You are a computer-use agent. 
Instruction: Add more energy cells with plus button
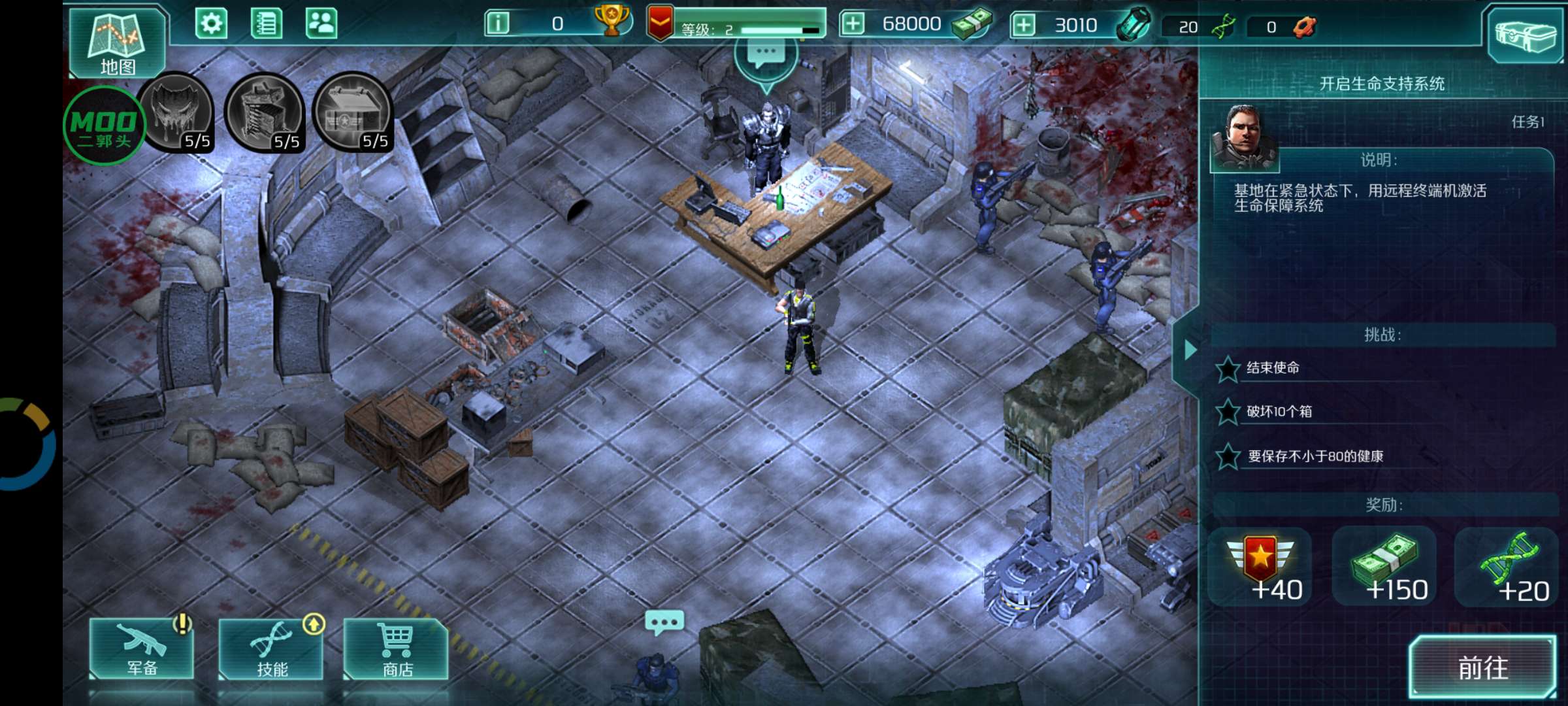(x=1024, y=25)
